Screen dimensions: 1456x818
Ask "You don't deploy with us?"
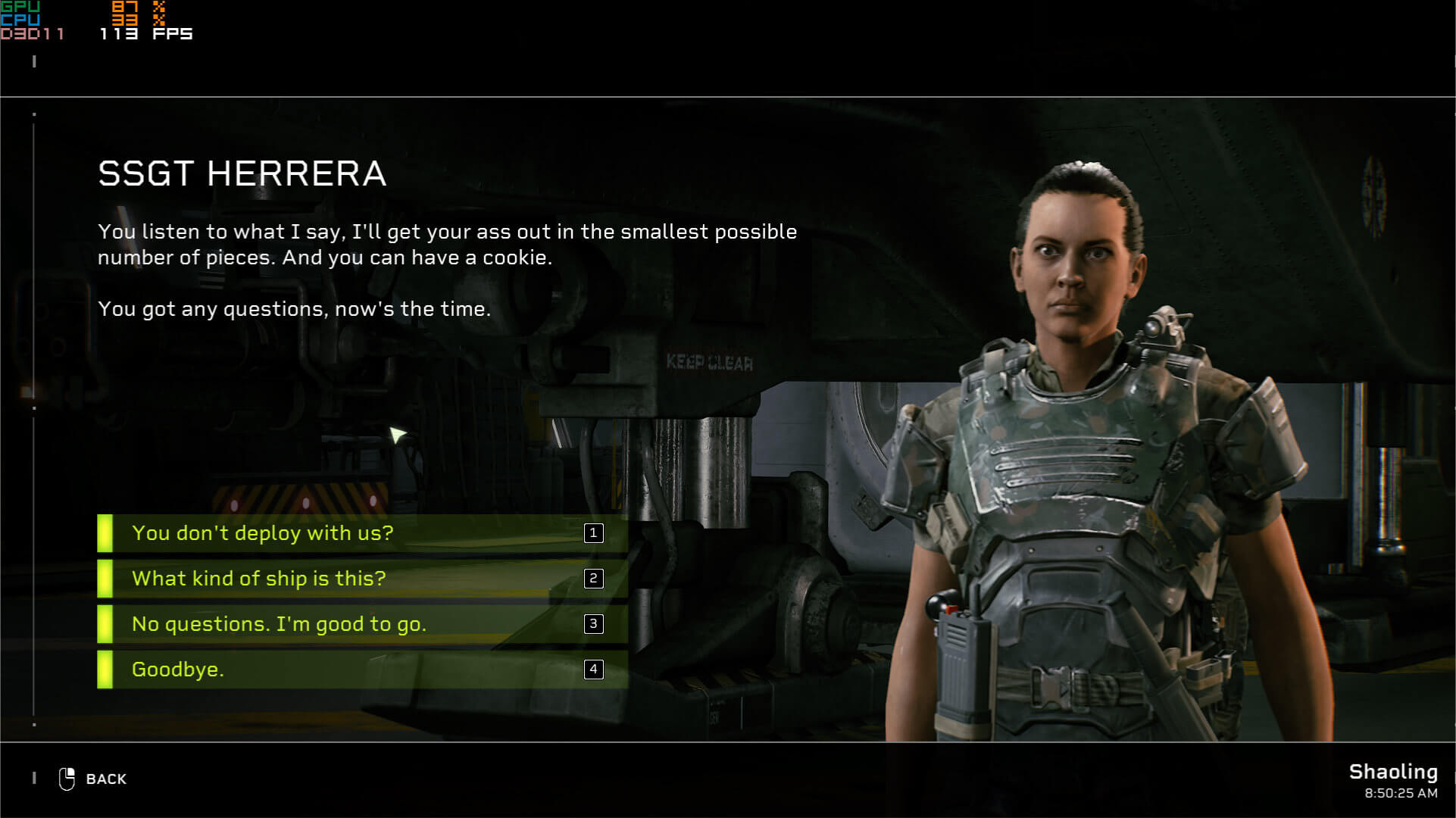(x=361, y=533)
